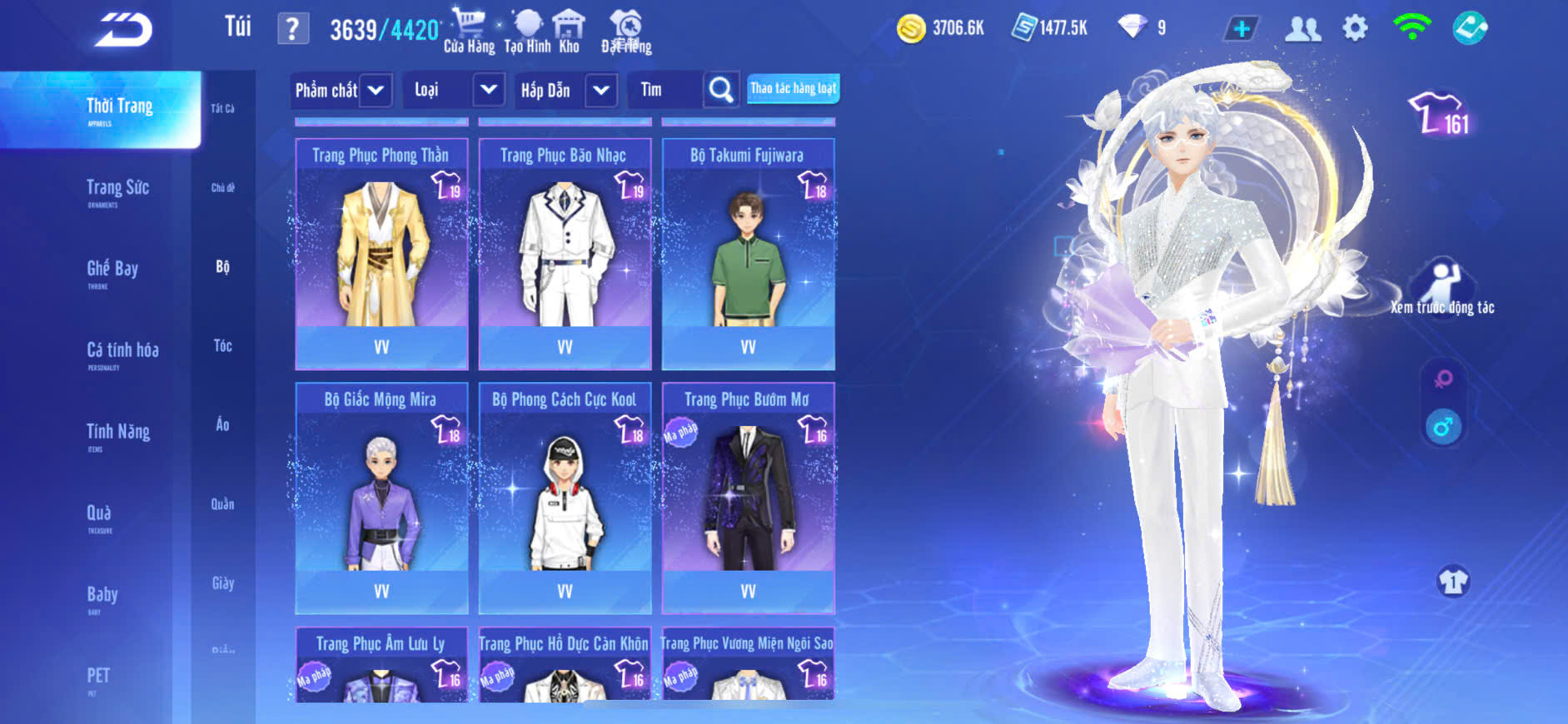Screen dimensions: 1568x724
Task: Expand the Hấp Dẫn sort dropdown
Action: tap(601, 90)
